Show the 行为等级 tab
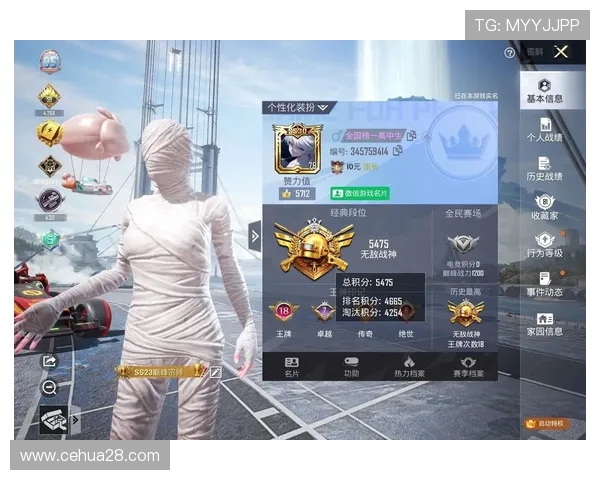 pos(545,246)
